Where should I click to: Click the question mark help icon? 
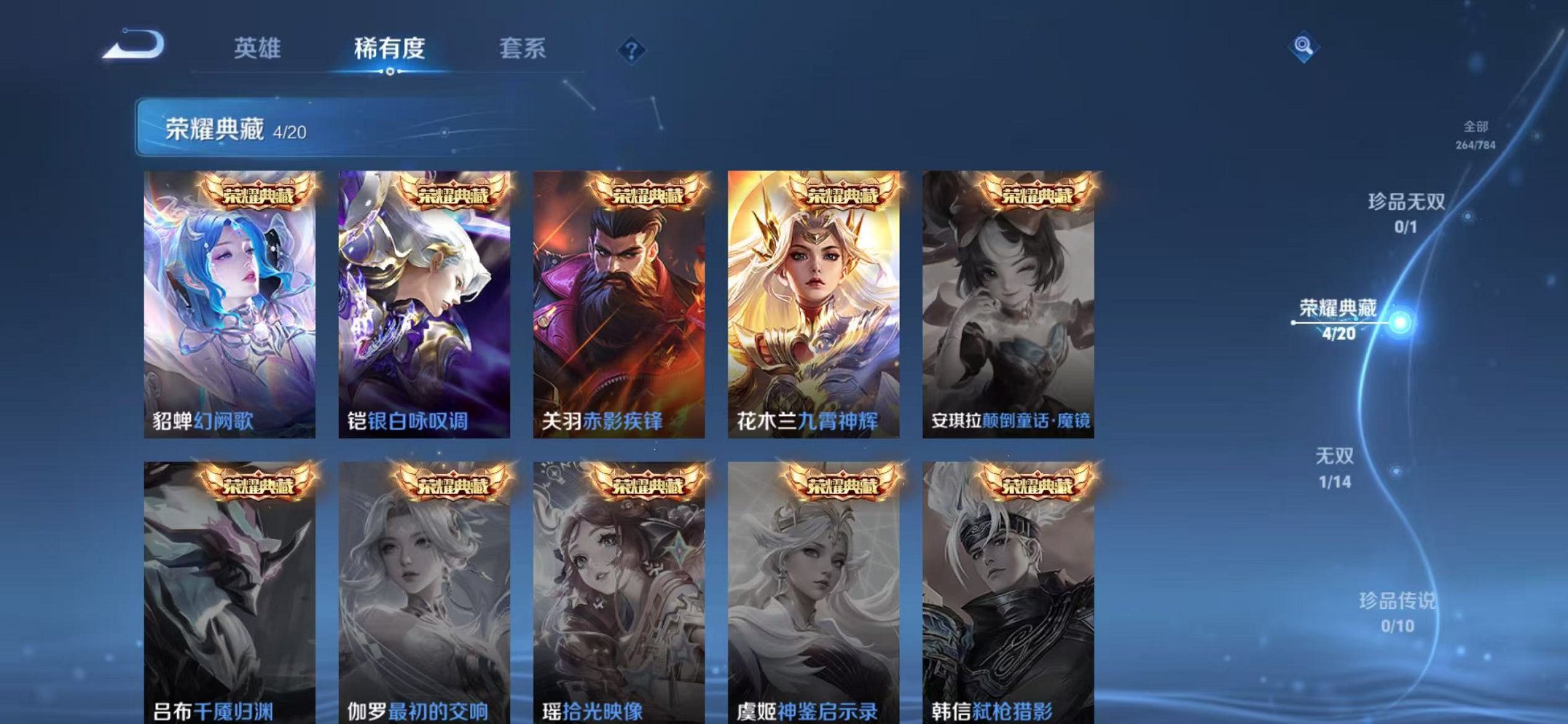tap(633, 50)
